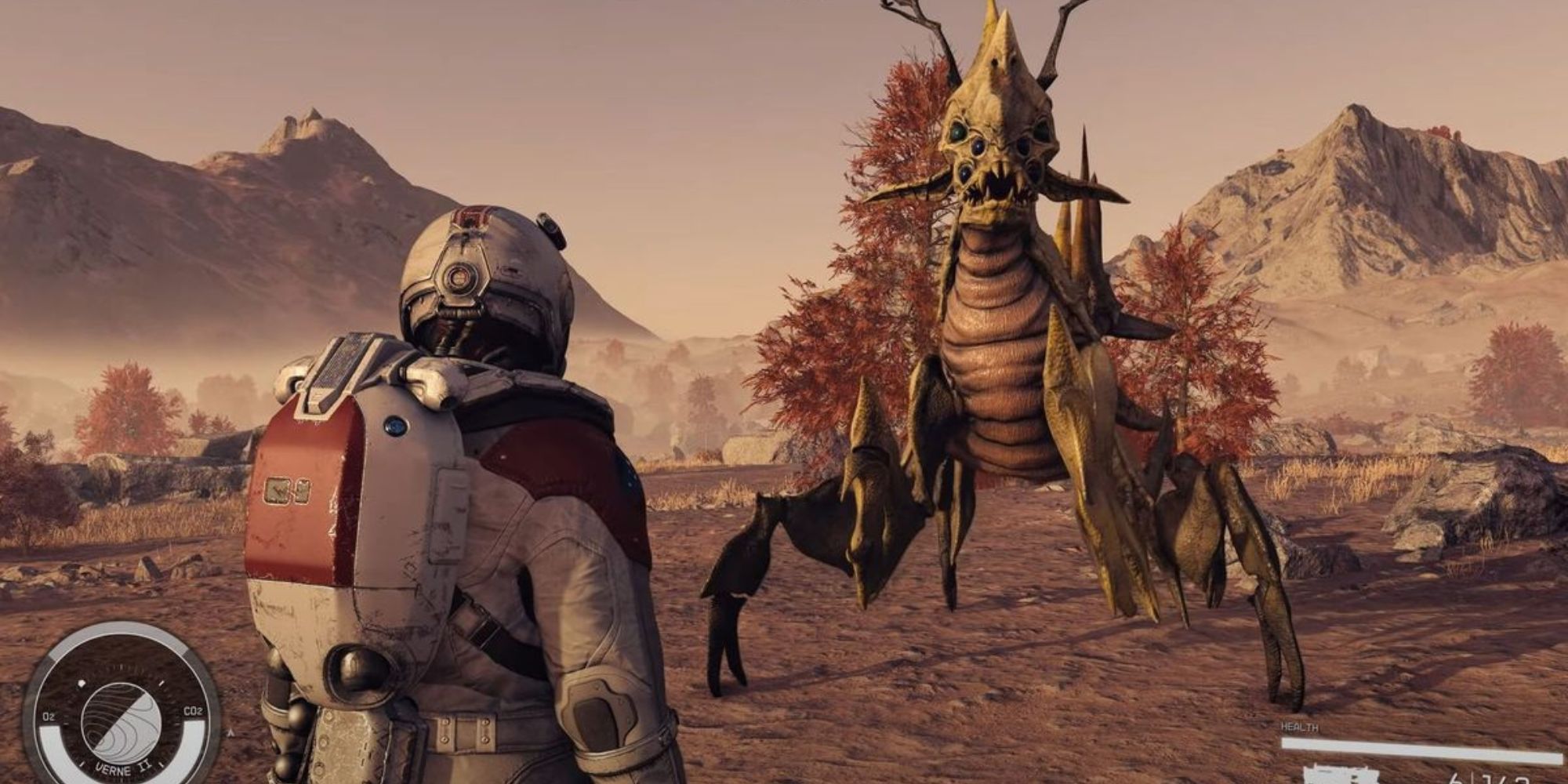Click the white waypoint dot inside the compass dial
The image size is (1568, 784).
click(x=82, y=683)
